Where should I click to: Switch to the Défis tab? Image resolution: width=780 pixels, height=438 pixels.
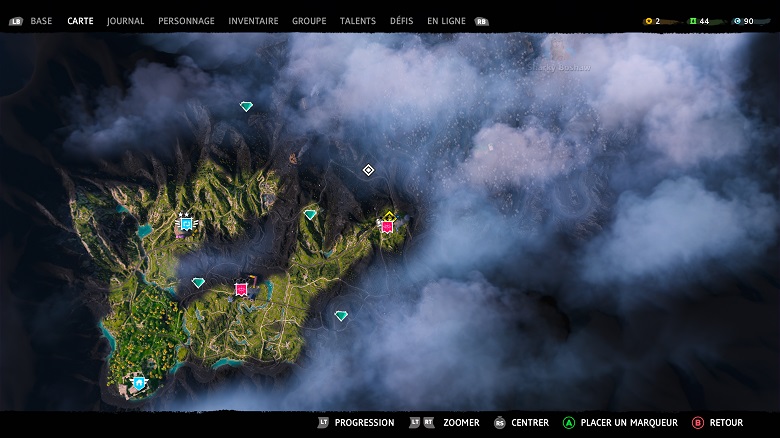pyautogui.click(x=401, y=21)
